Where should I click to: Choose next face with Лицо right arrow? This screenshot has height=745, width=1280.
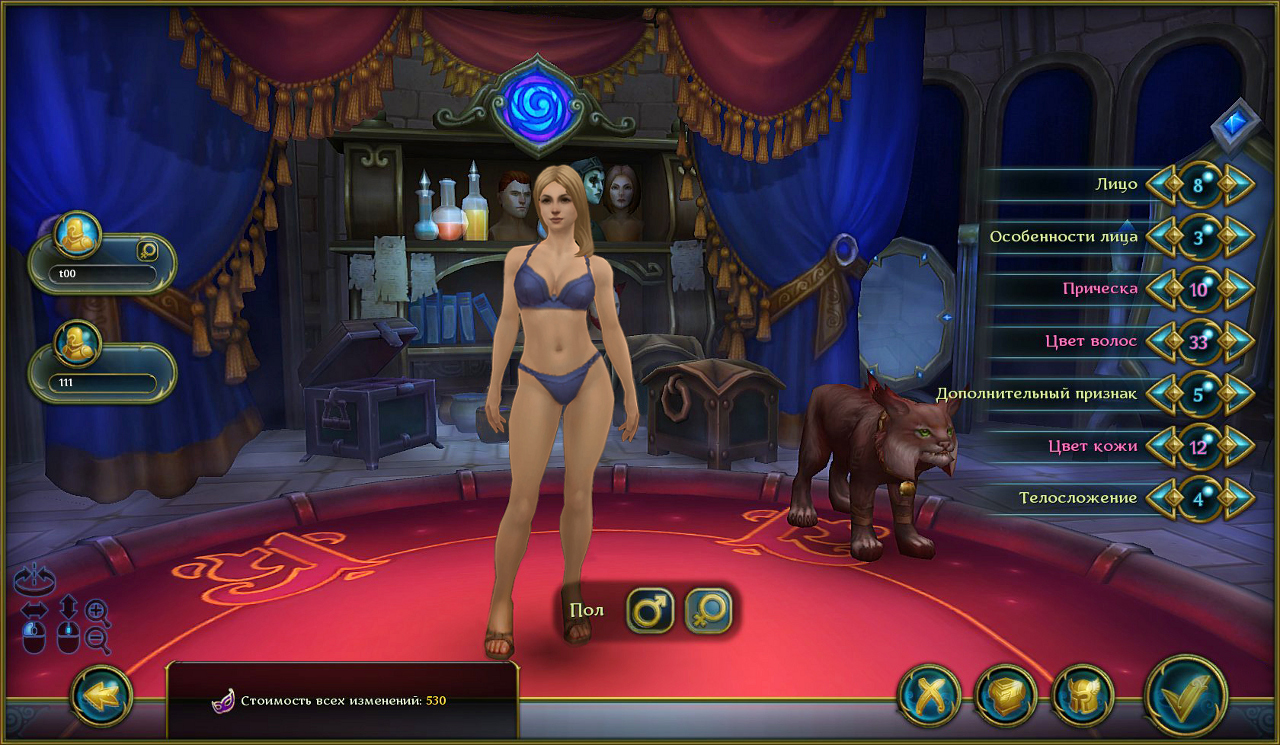pos(1238,185)
